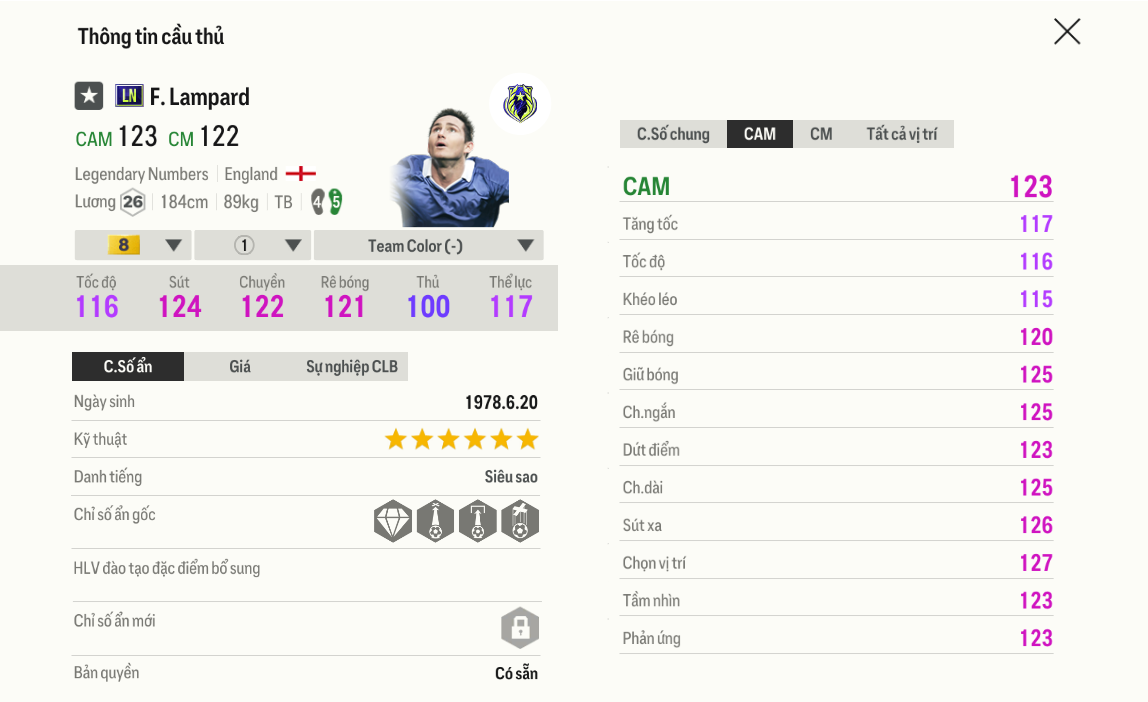The width and height of the screenshot is (1148, 702).
Task: Open the CM position tab
Action: click(x=821, y=134)
